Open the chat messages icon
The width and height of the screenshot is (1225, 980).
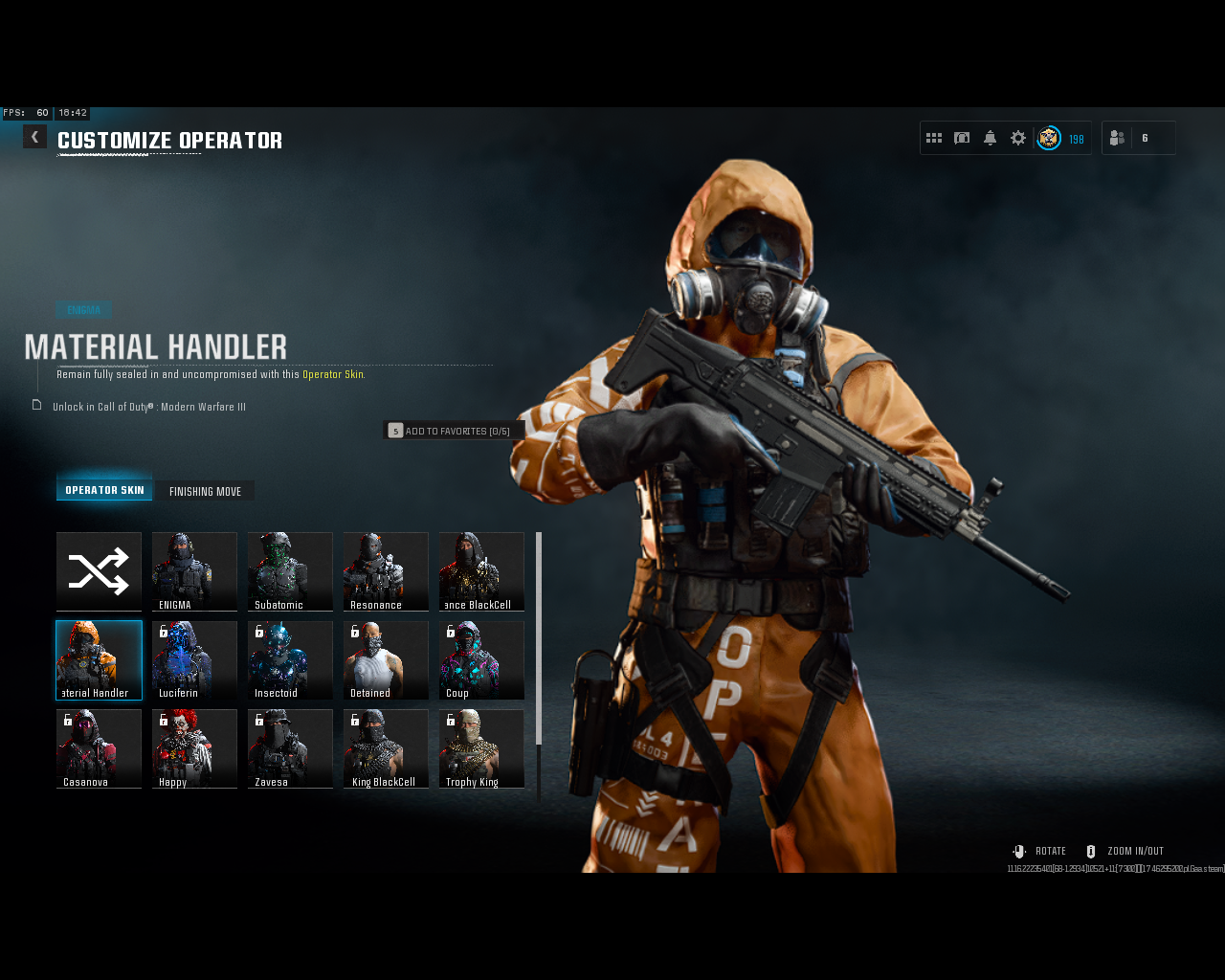click(x=962, y=137)
